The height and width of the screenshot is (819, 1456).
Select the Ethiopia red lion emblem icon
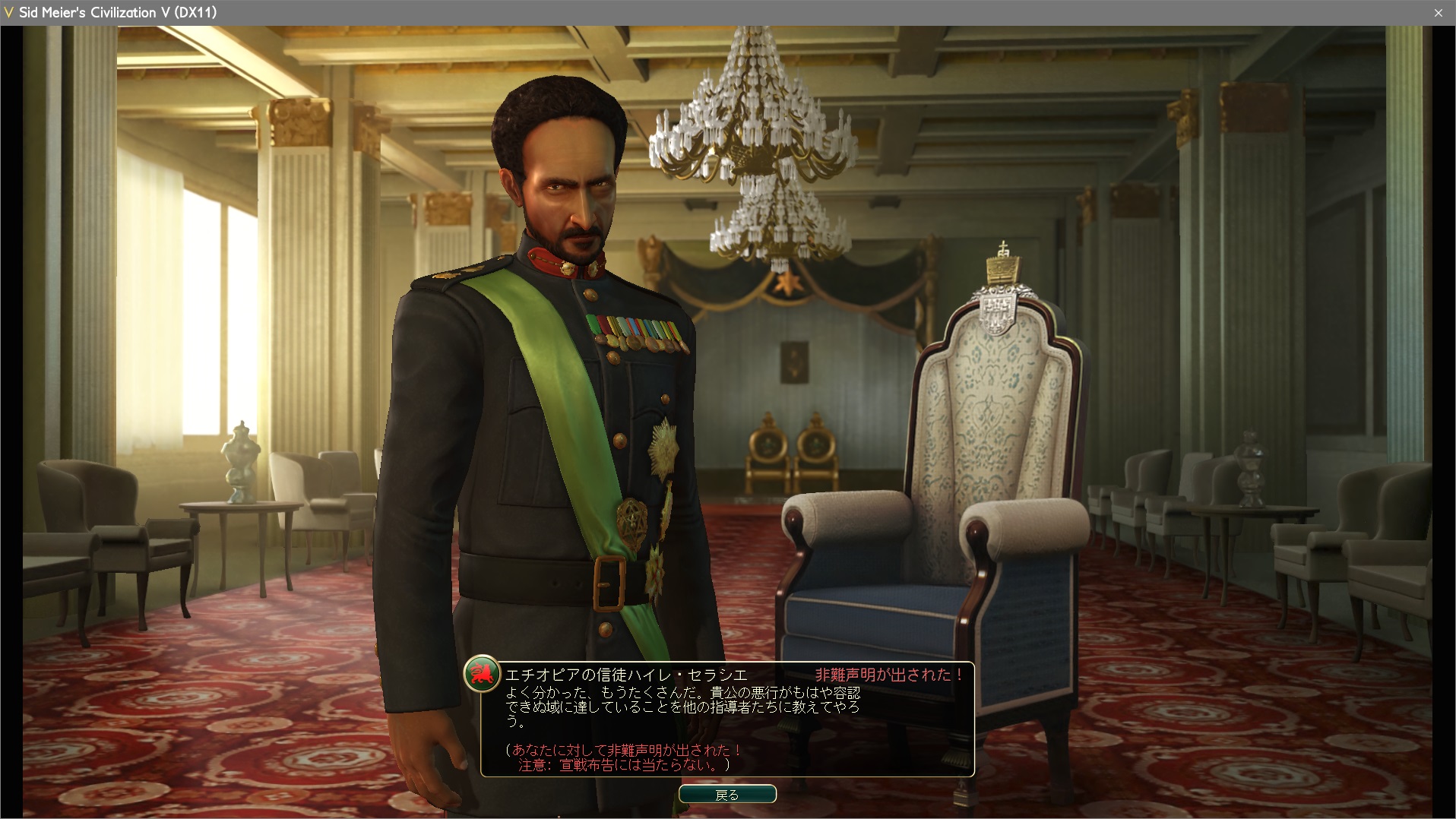pyautogui.click(x=482, y=673)
